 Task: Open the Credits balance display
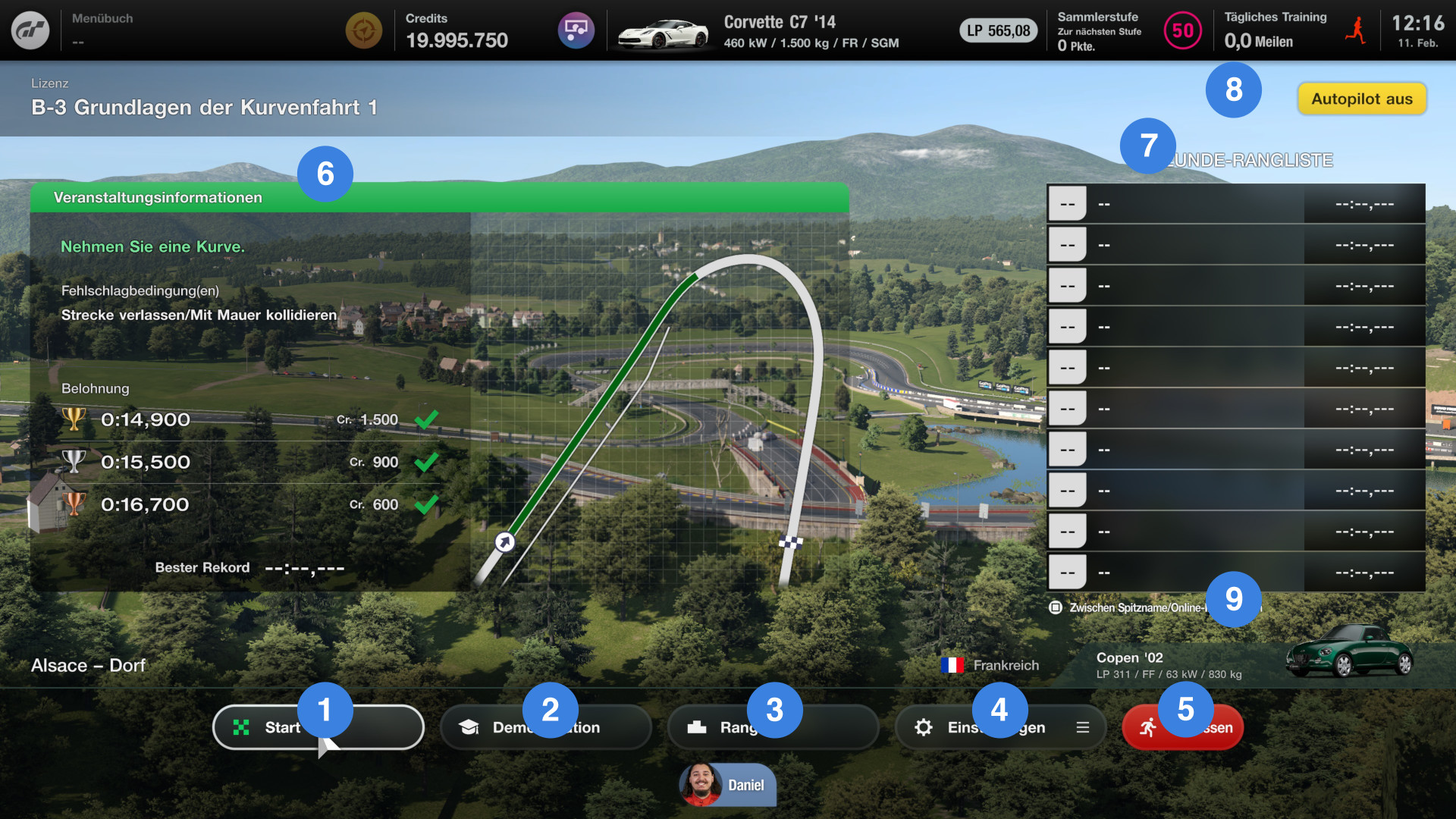(x=457, y=32)
